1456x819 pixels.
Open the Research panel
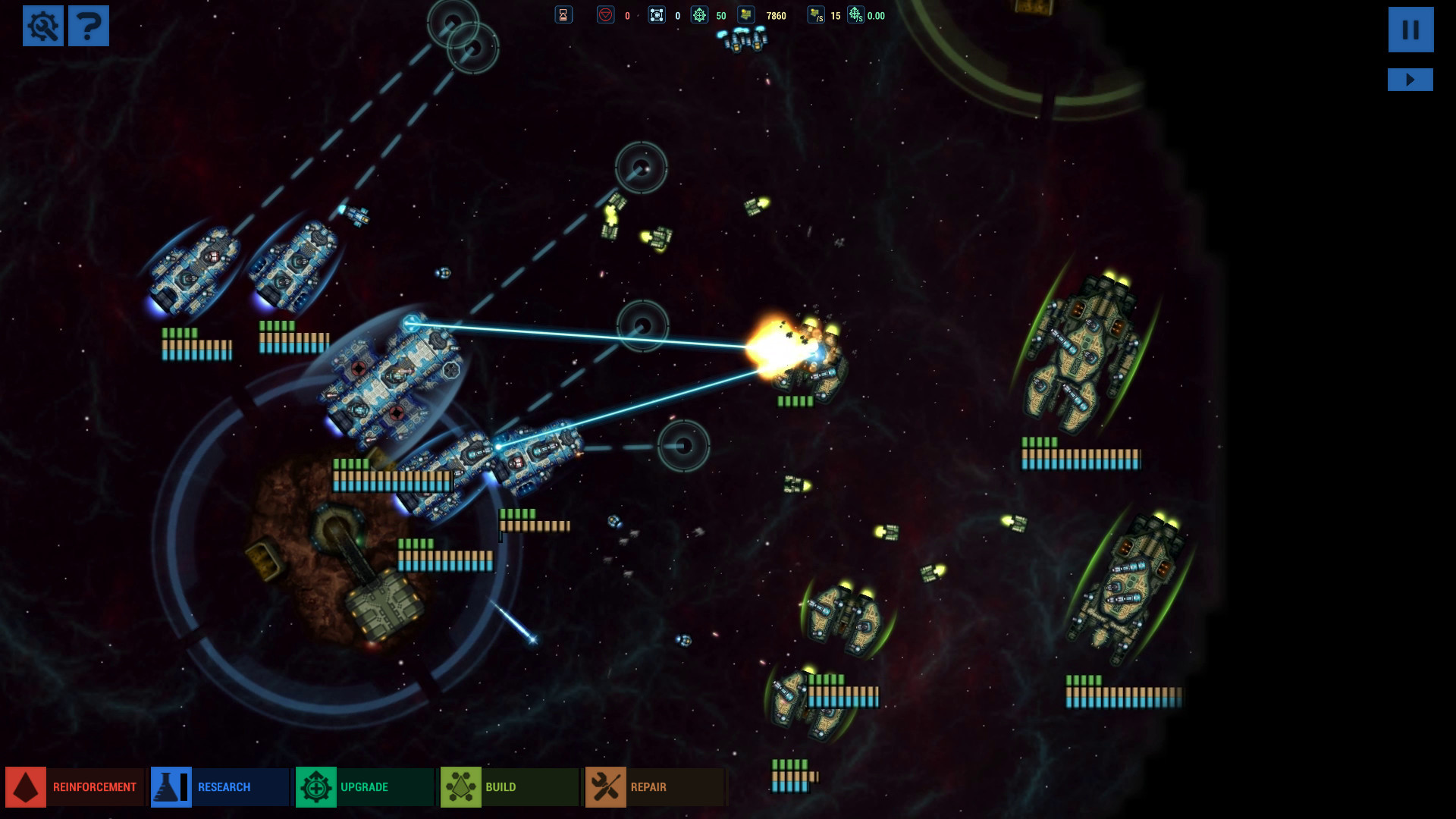pyautogui.click(x=220, y=787)
